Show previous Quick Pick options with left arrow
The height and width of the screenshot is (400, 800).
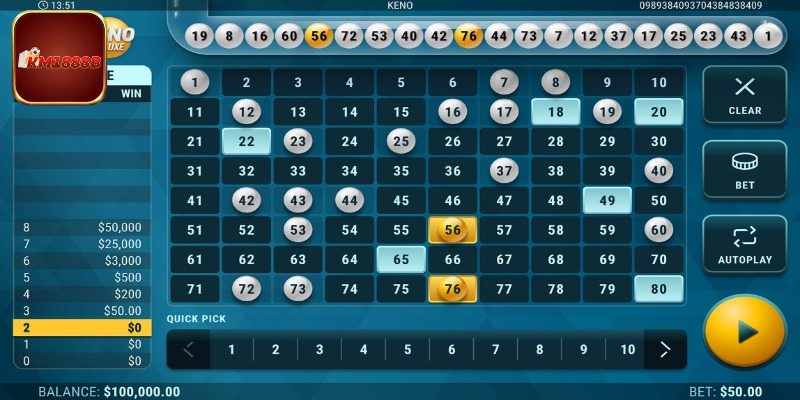coord(190,350)
